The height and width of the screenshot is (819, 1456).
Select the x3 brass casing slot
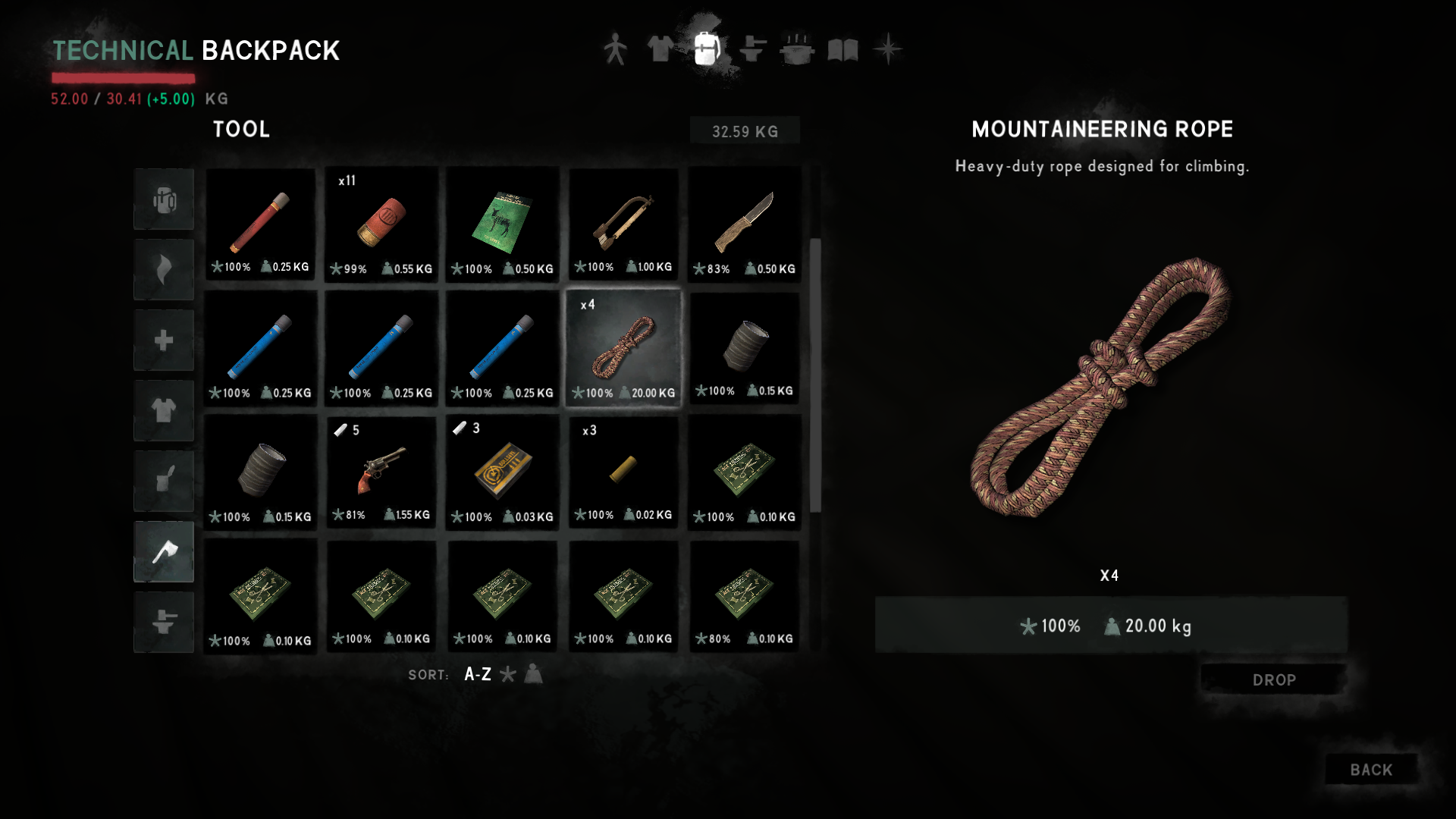(623, 471)
